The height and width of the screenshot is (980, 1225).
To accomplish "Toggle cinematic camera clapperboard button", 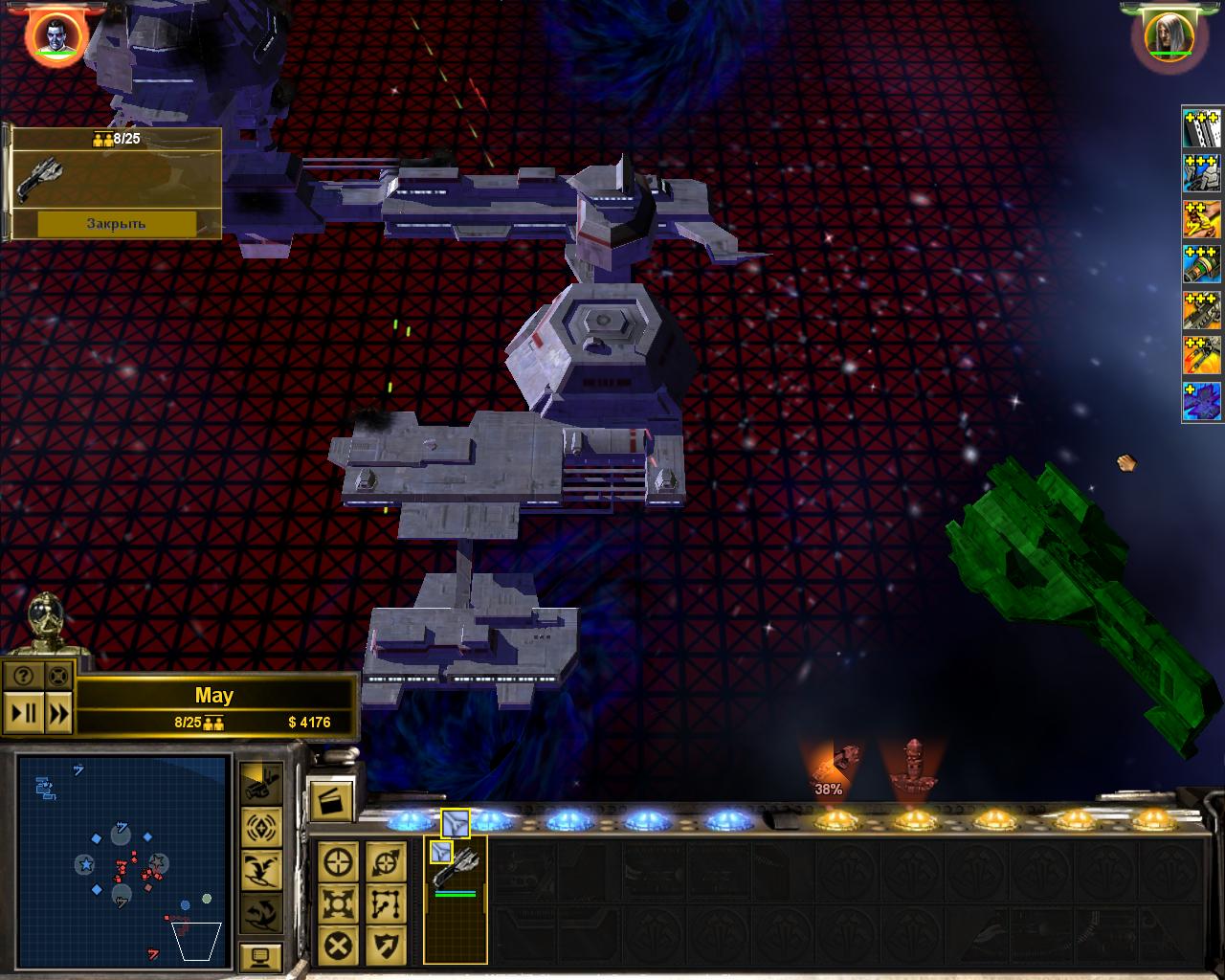I will click(331, 799).
